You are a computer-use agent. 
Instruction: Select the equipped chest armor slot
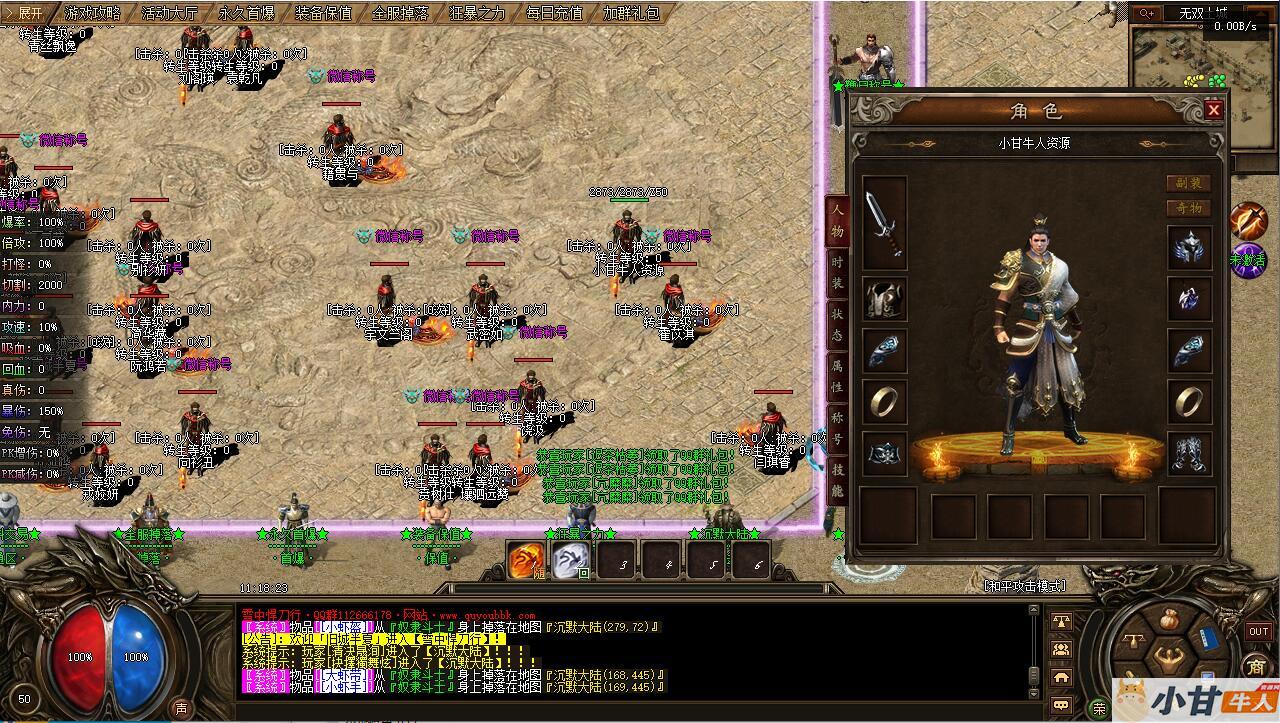884,299
